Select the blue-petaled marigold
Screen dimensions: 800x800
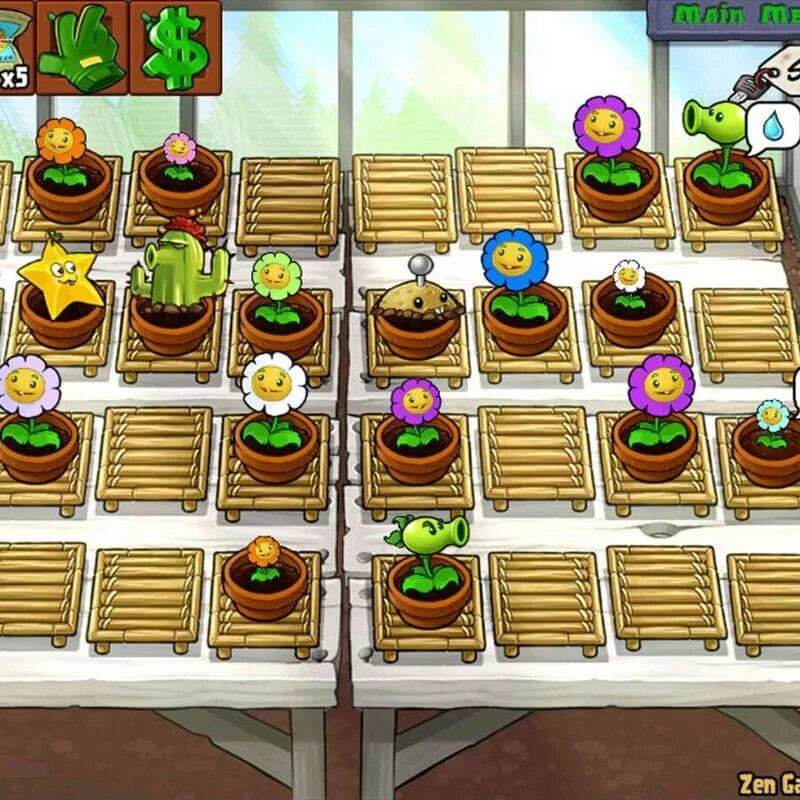(x=515, y=262)
